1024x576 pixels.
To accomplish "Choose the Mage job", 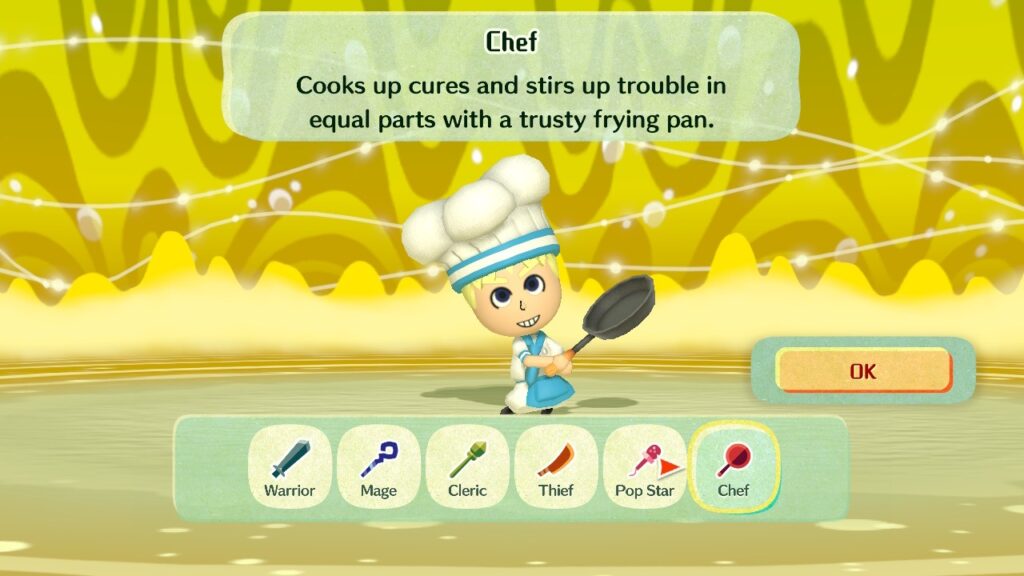I will pyautogui.click(x=378, y=467).
